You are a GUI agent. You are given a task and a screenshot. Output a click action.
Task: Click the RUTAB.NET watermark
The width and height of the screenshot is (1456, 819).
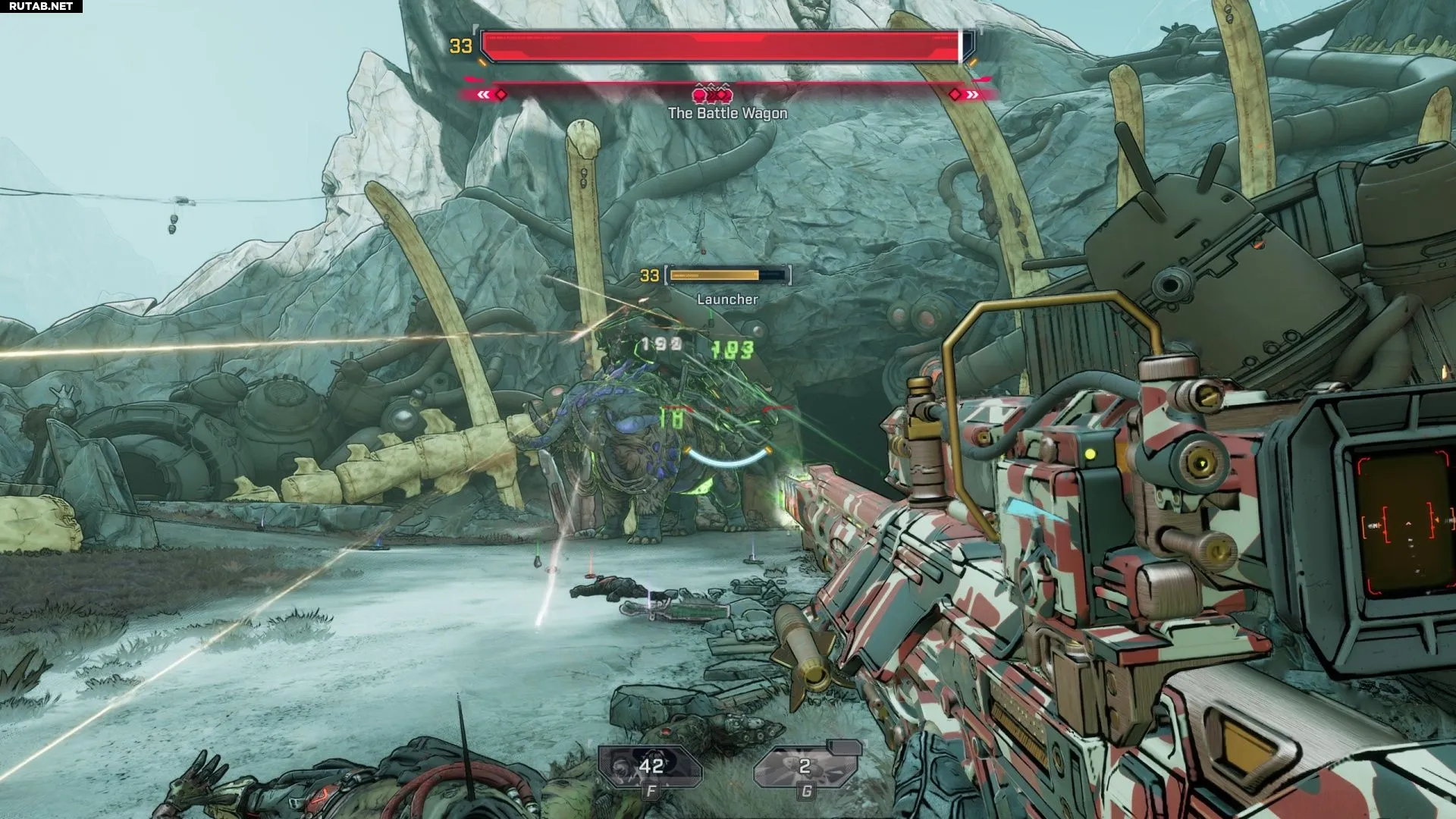[x=41, y=6]
